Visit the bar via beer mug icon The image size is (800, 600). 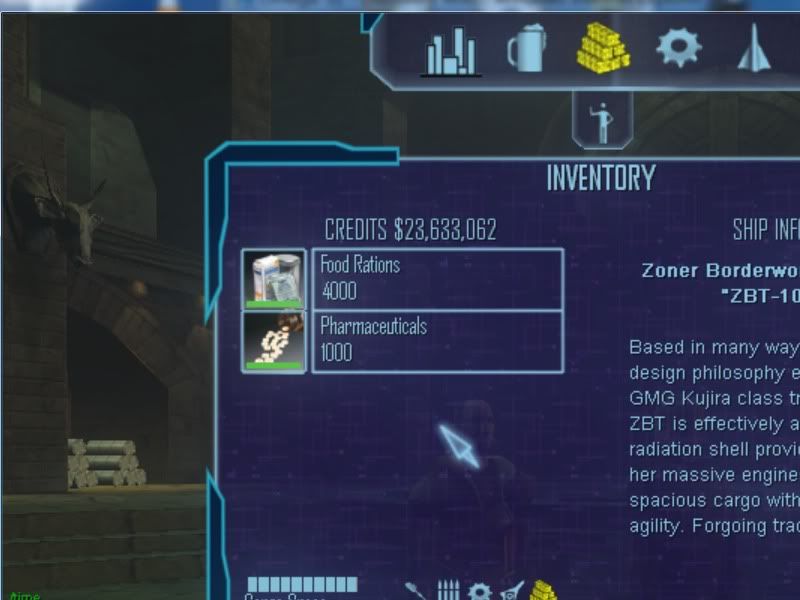click(526, 48)
